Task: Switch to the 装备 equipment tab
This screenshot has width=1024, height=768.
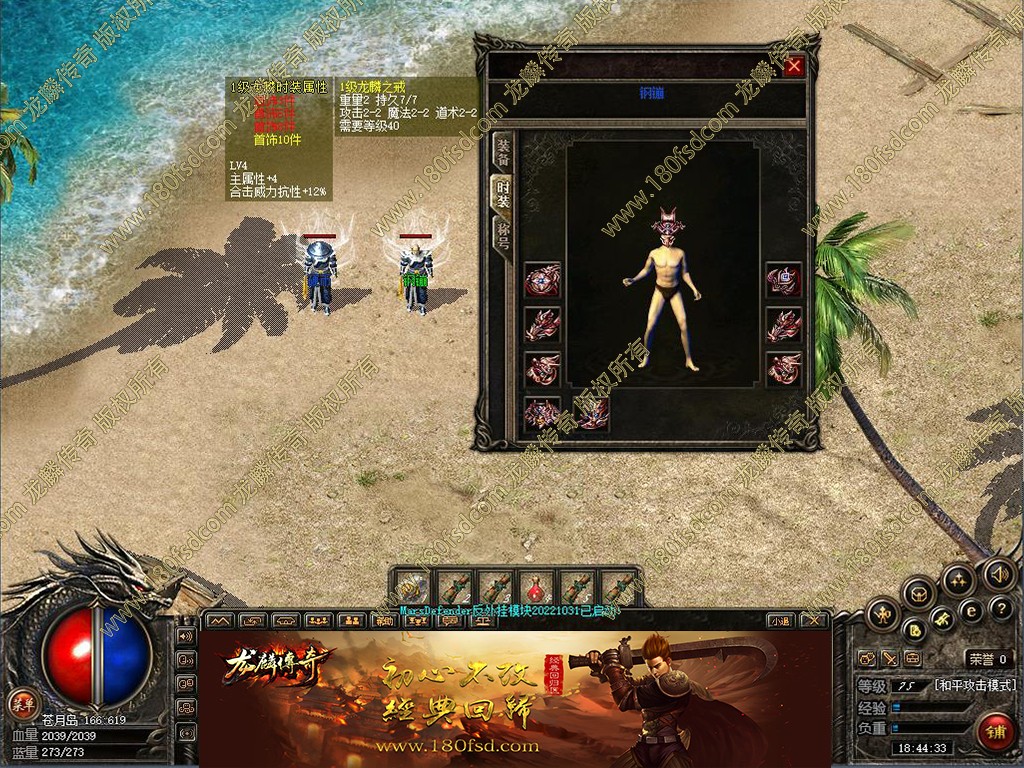Action: [x=504, y=151]
